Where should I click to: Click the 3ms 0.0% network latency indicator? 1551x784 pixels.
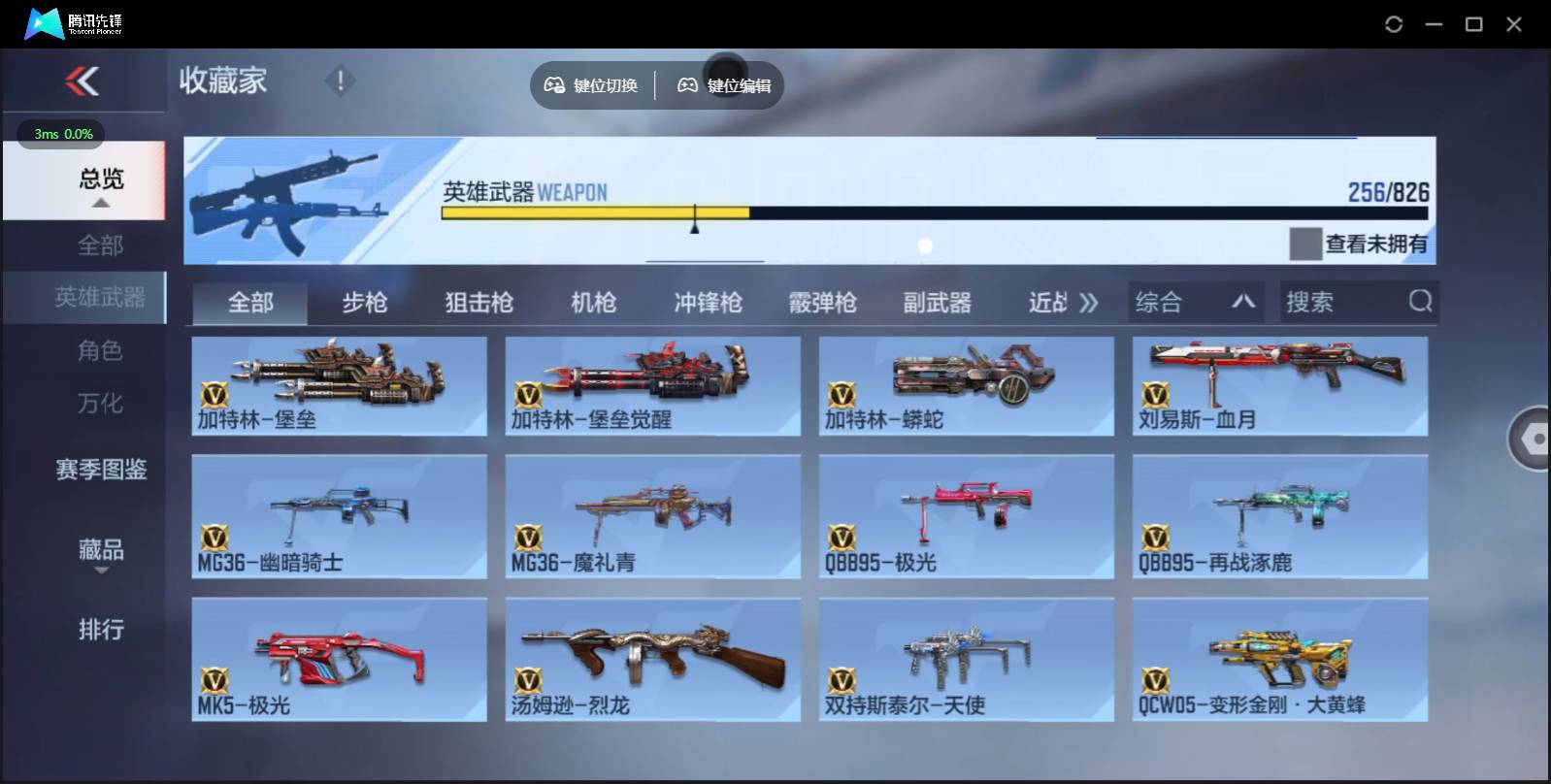(62, 135)
